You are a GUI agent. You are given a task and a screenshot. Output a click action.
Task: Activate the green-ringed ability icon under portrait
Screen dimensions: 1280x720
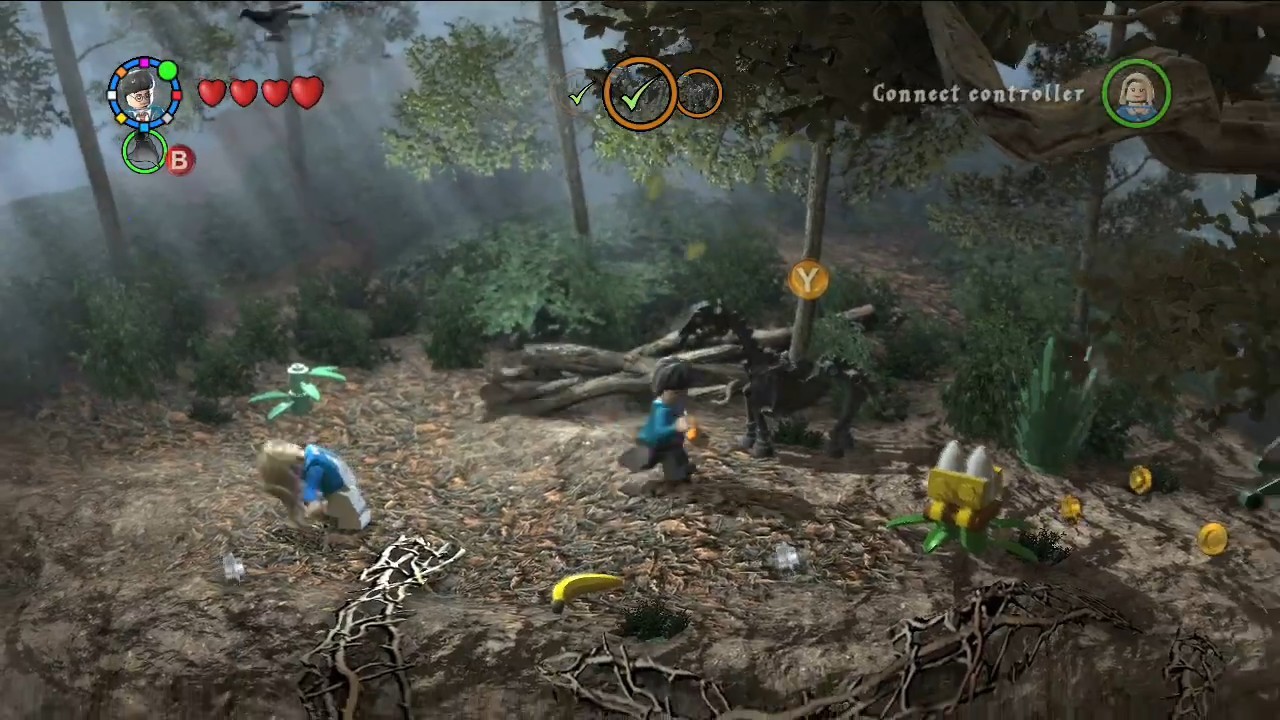[x=145, y=151]
